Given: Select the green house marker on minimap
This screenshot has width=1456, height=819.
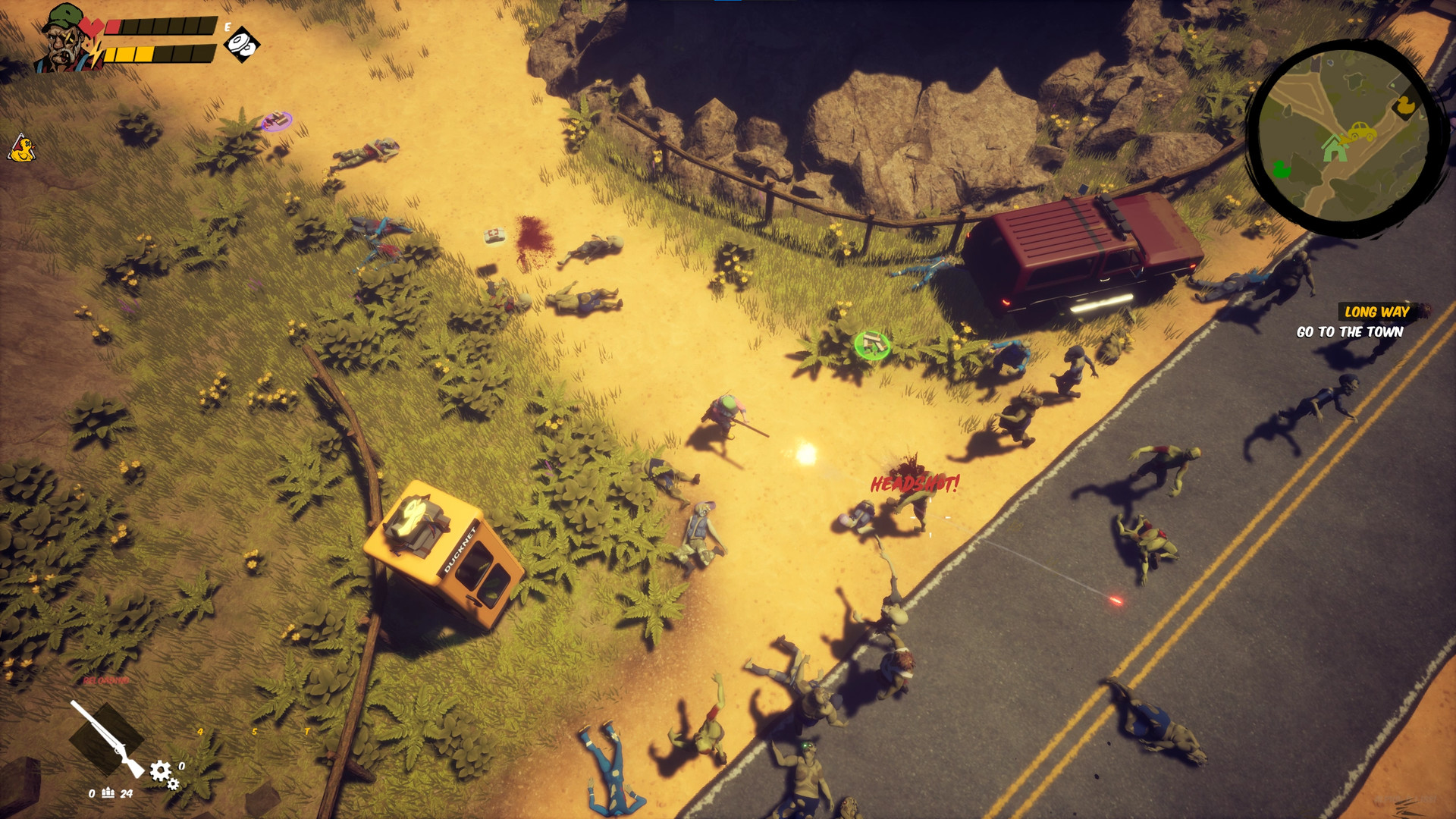Looking at the screenshot, I should point(1334,147).
